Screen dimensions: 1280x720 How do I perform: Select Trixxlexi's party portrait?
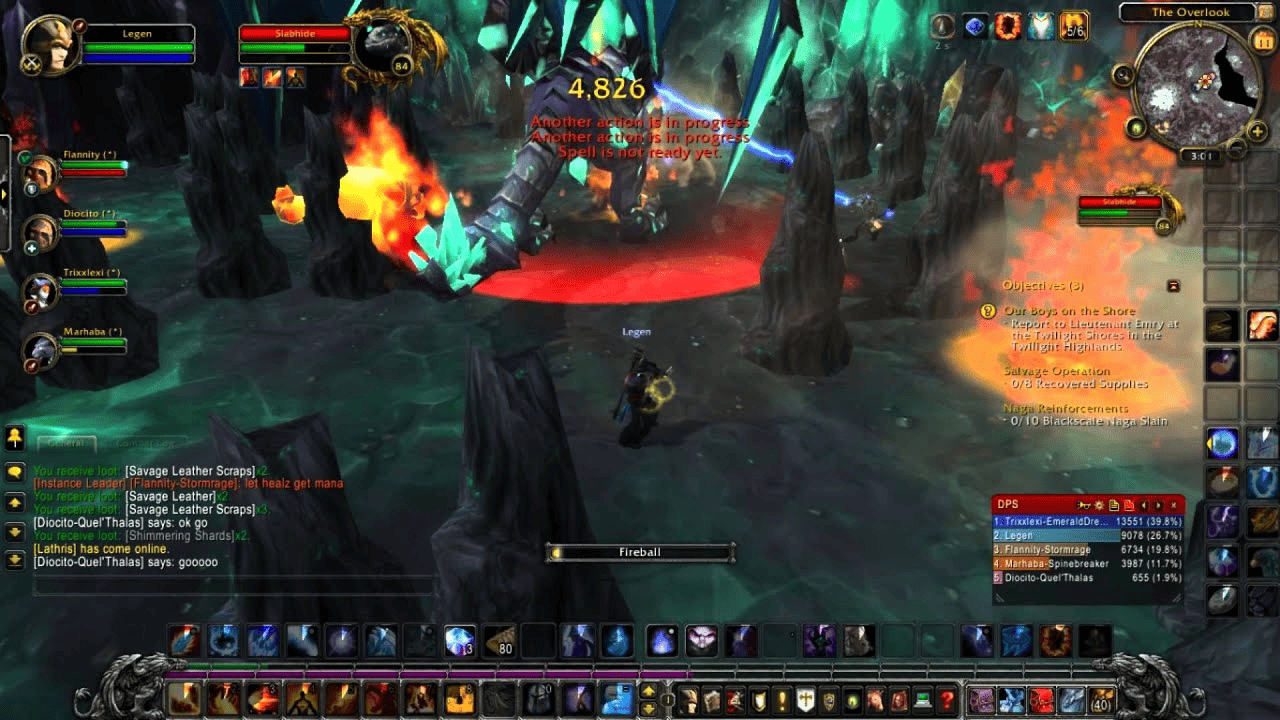click(x=42, y=290)
